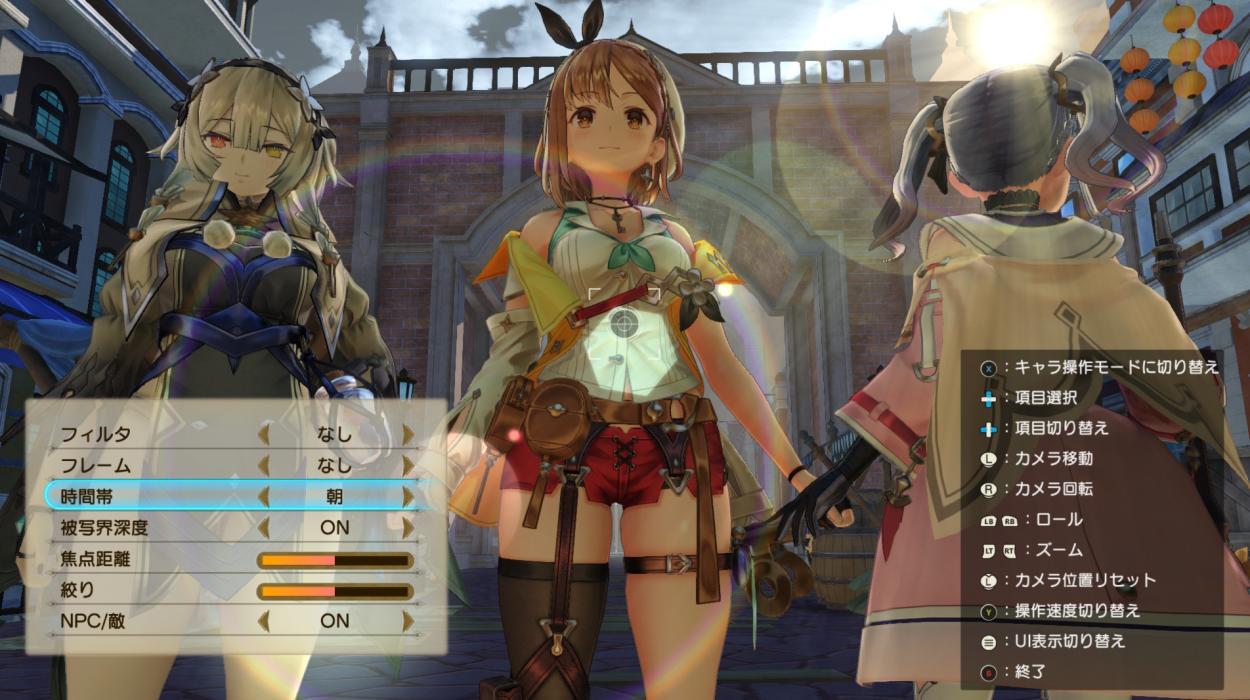
Task: Adjust the 絞り aperture slider bar
Action: coord(335,591)
